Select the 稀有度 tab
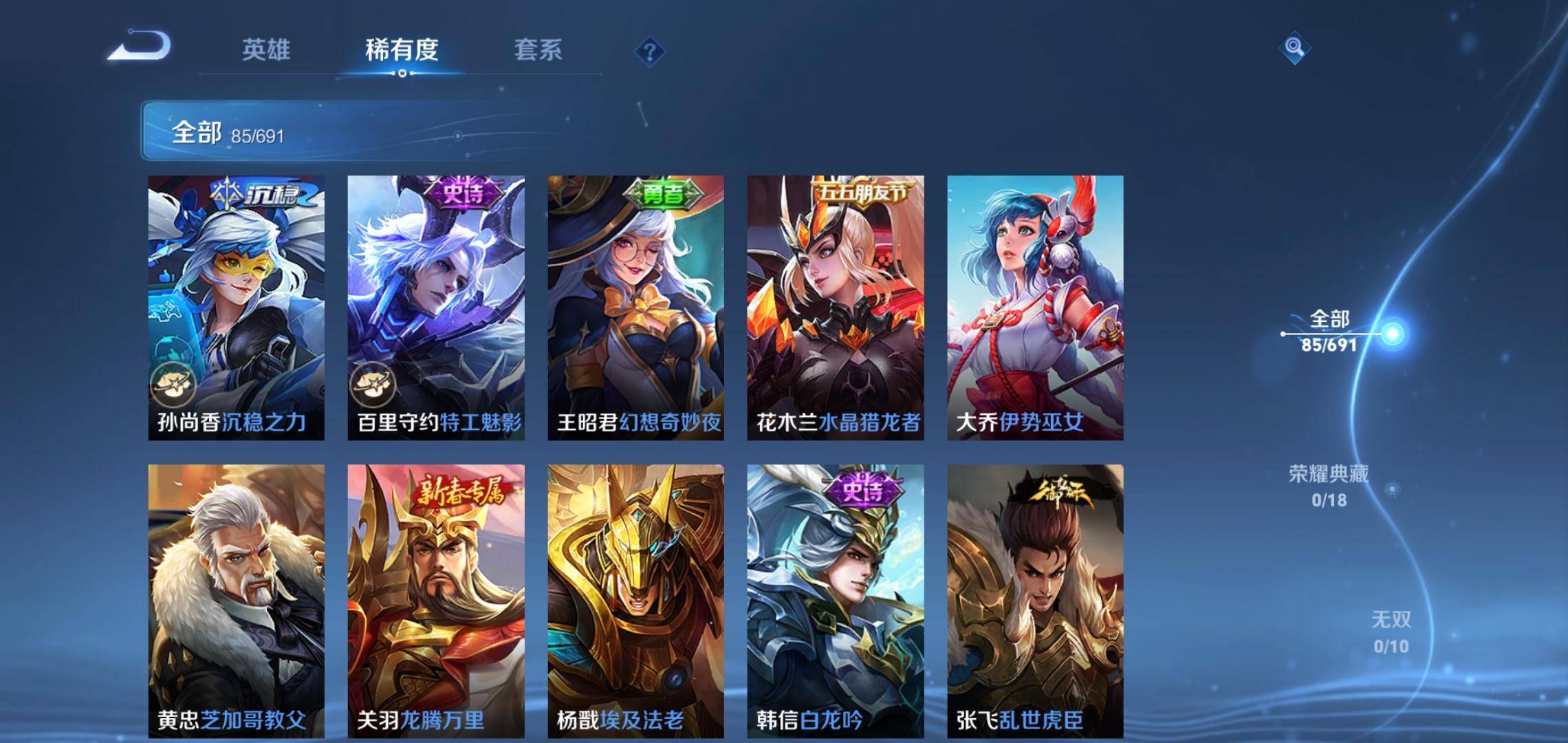Viewport: 1568px width, 743px height. click(x=402, y=50)
